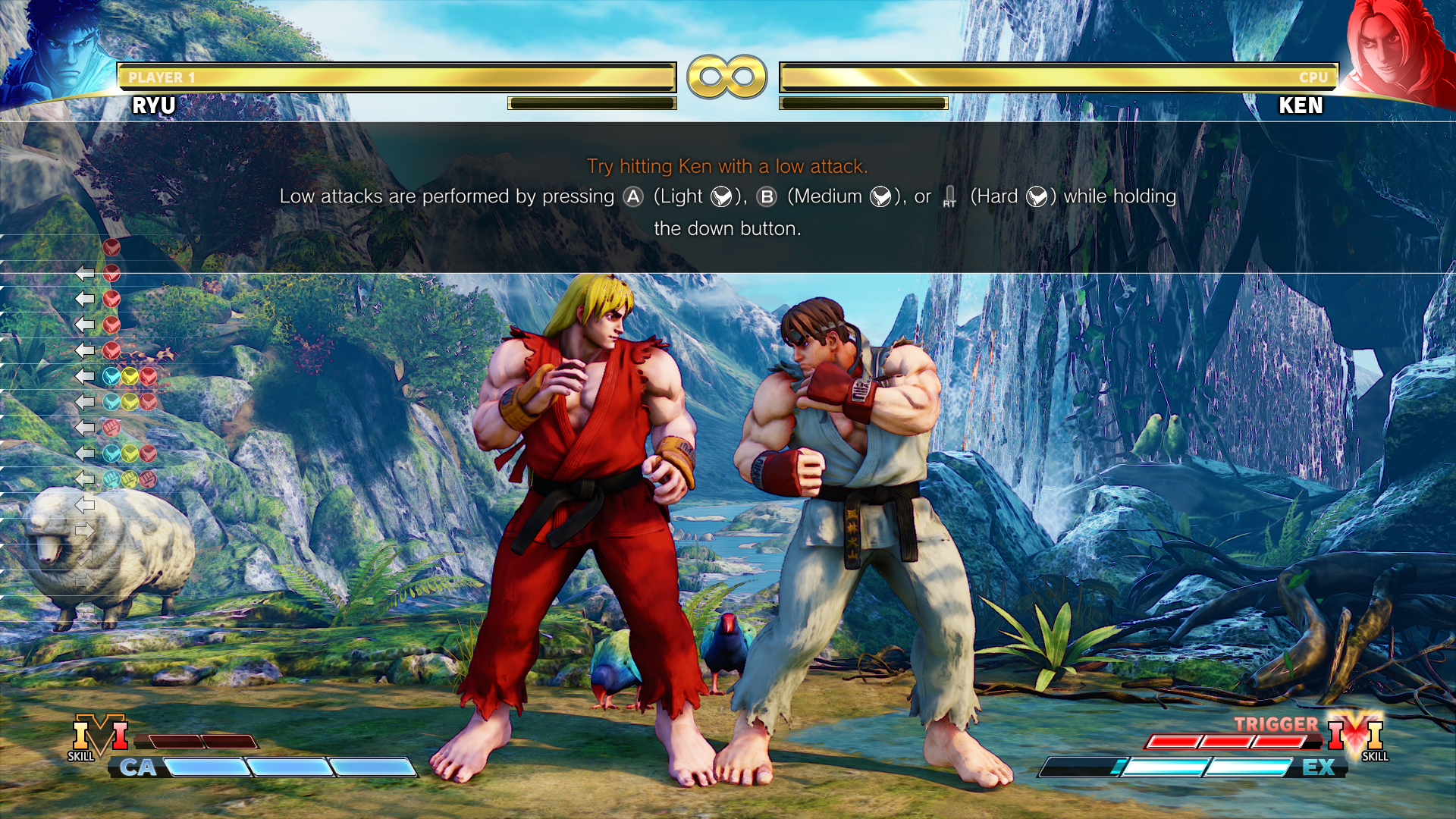Click Ken's red character portrait
1456x819 pixels.
pyautogui.click(x=1394, y=53)
